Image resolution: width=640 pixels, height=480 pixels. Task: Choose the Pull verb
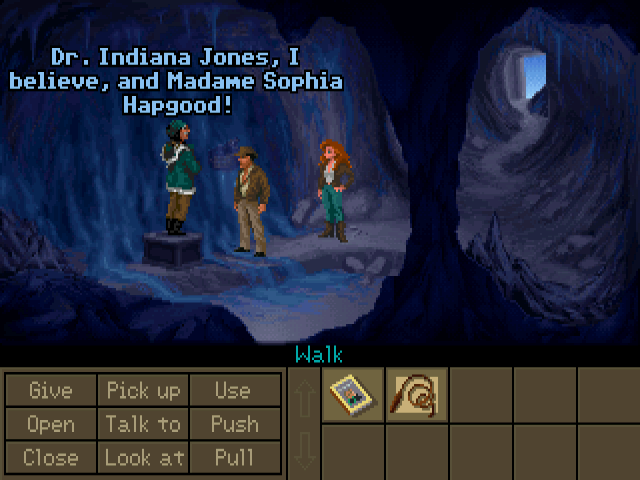click(x=233, y=458)
